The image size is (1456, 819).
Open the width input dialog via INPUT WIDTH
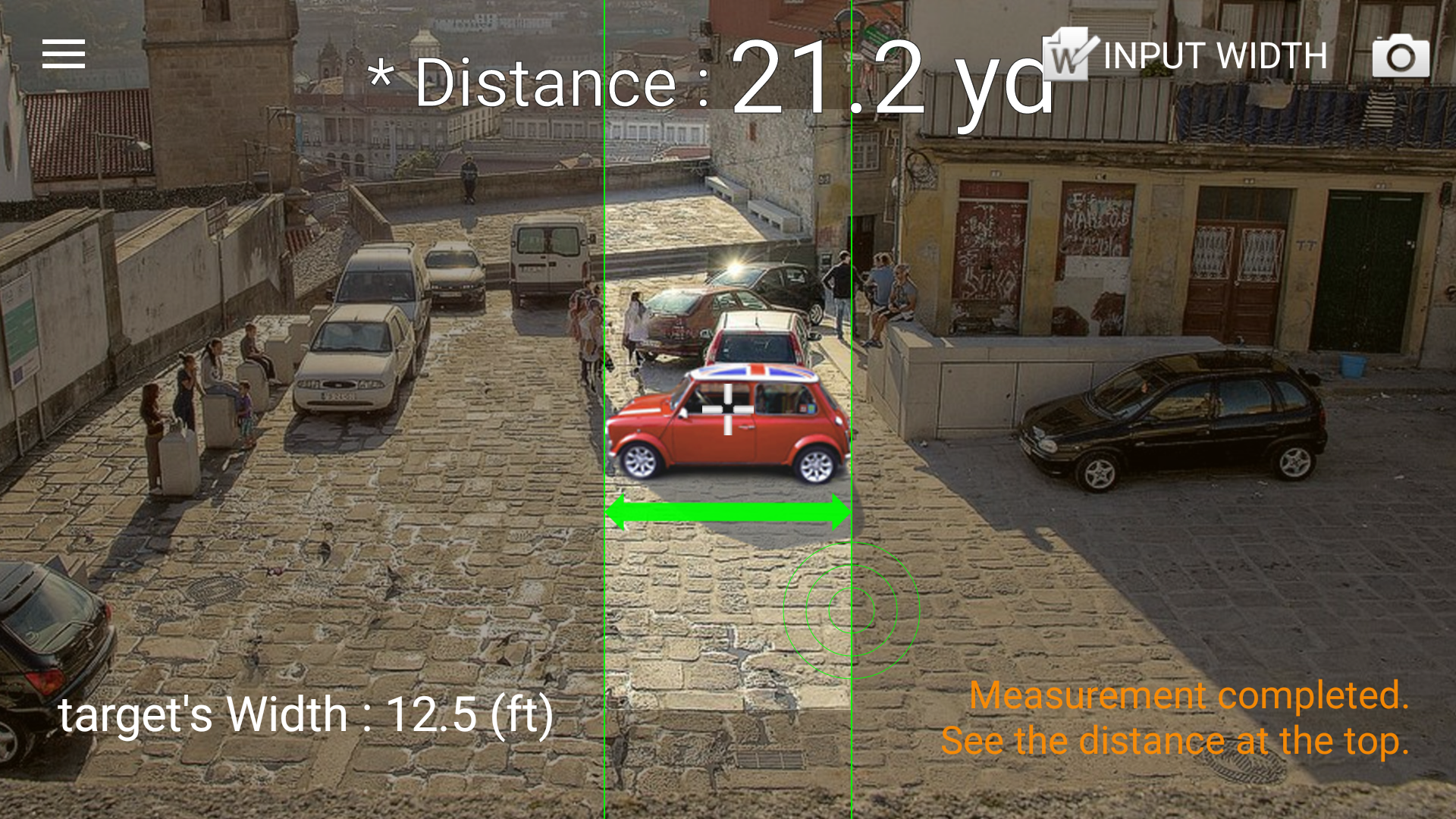click(1213, 55)
